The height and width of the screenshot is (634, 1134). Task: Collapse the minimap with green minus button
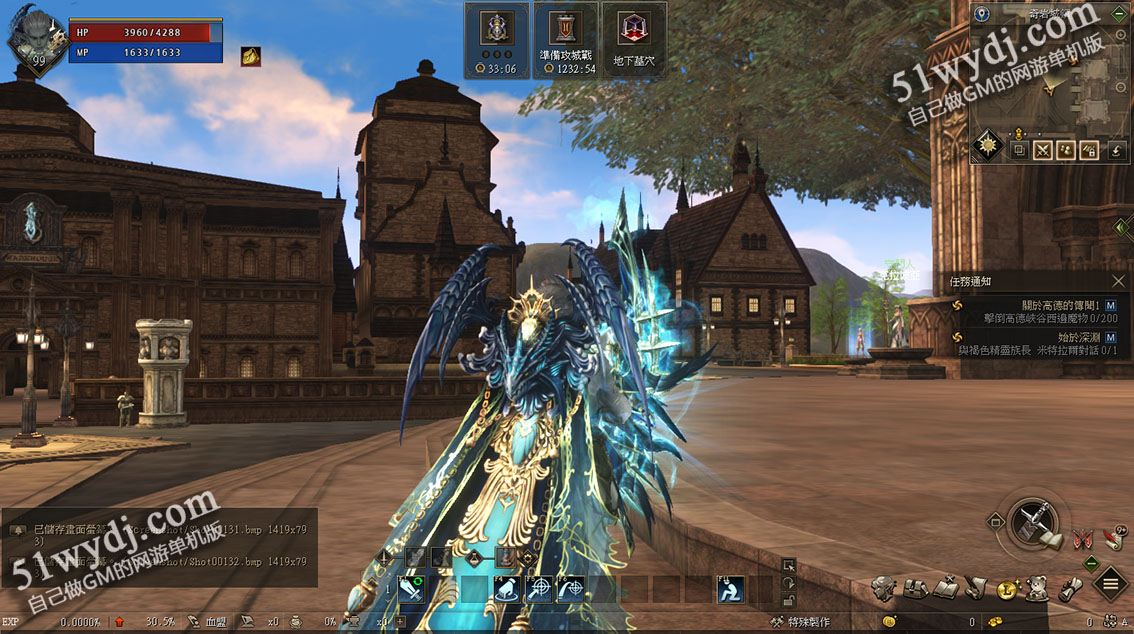click(x=1120, y=14)
